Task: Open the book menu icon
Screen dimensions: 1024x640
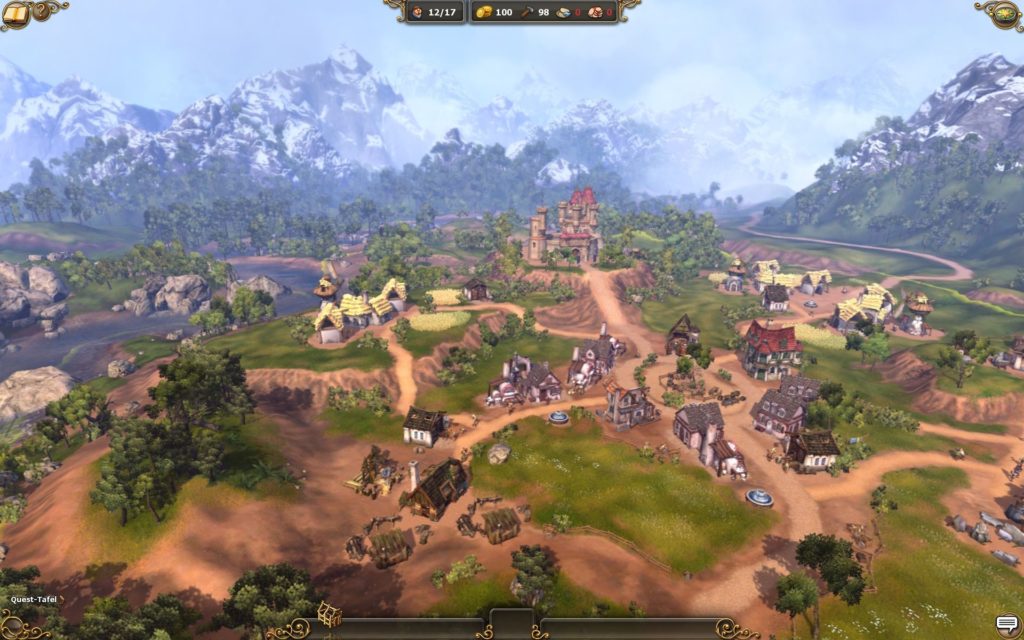Action: [x=18, y=12]
